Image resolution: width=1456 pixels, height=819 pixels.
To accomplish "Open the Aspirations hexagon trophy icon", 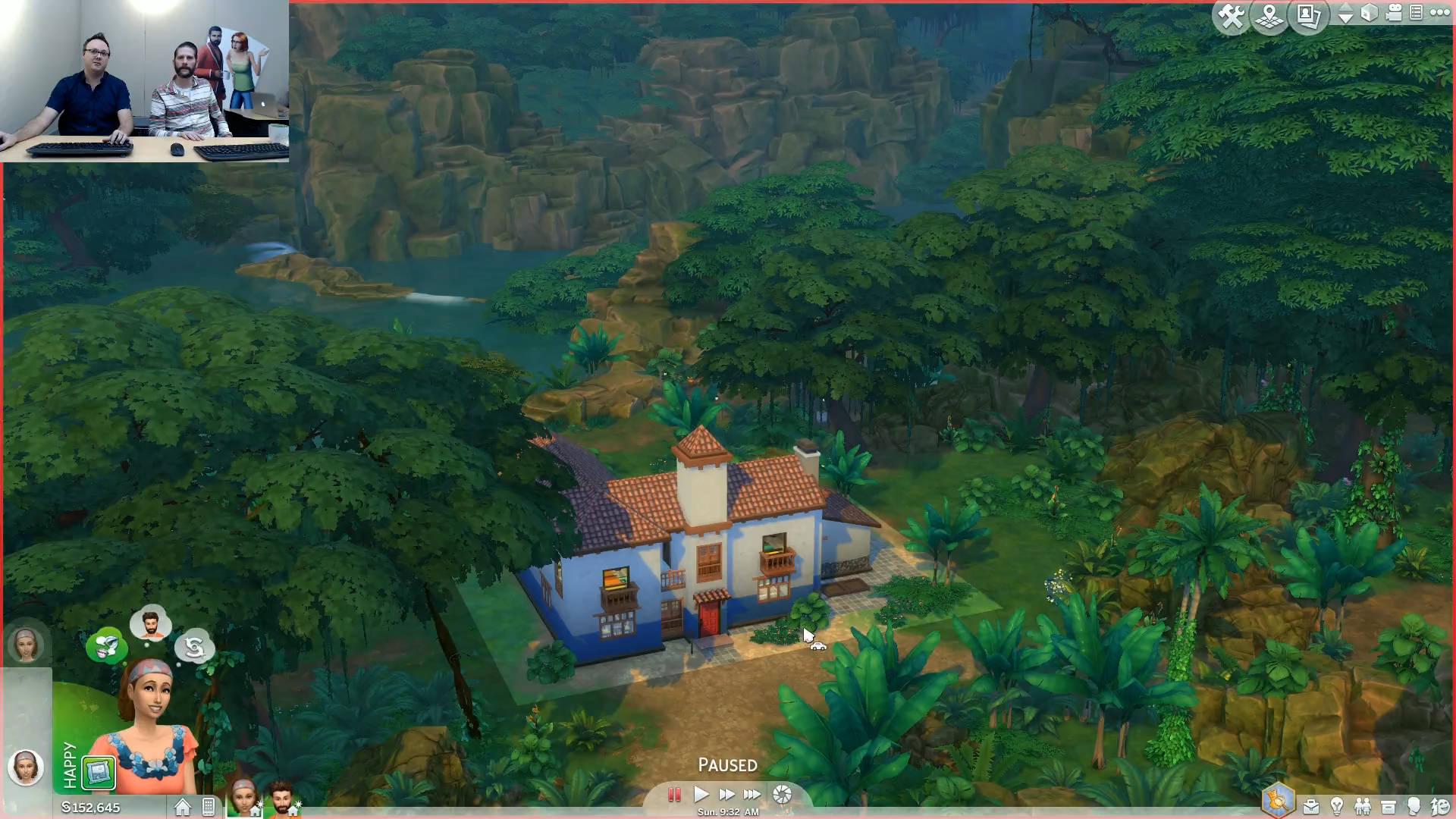I will [x=1279, y=801].
